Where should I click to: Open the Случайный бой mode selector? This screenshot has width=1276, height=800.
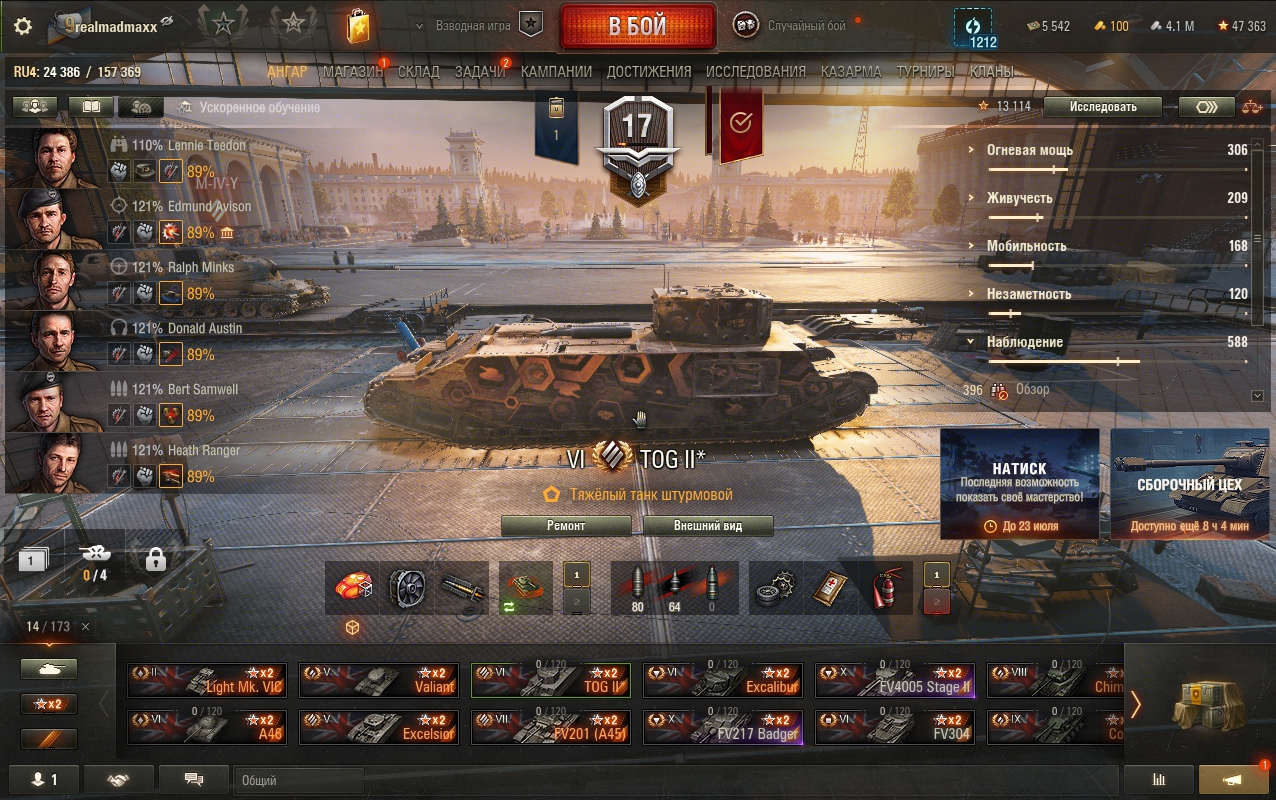806,26
